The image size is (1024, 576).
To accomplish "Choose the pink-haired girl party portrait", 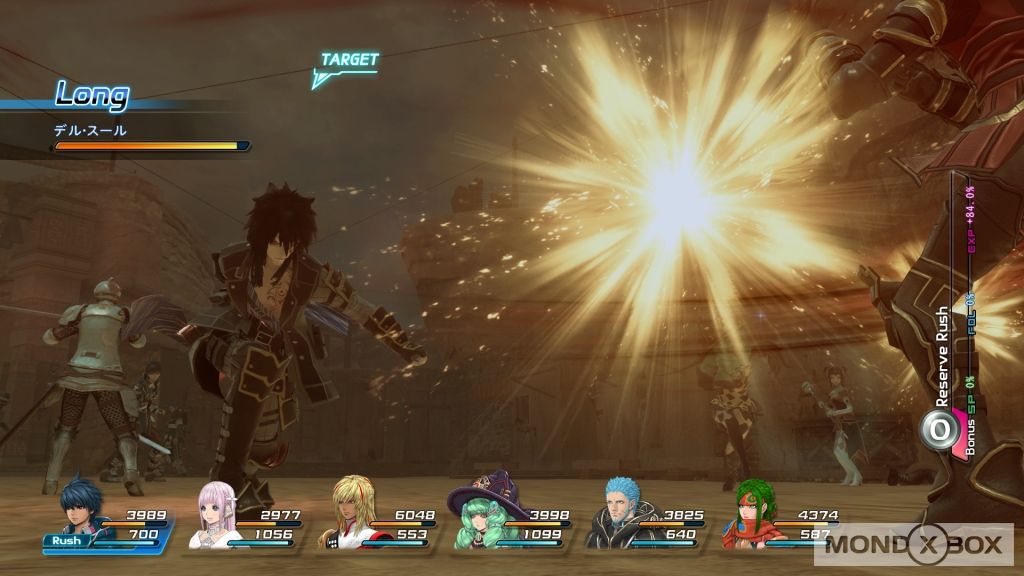I will pyautogui.click(x=213, y=514).
